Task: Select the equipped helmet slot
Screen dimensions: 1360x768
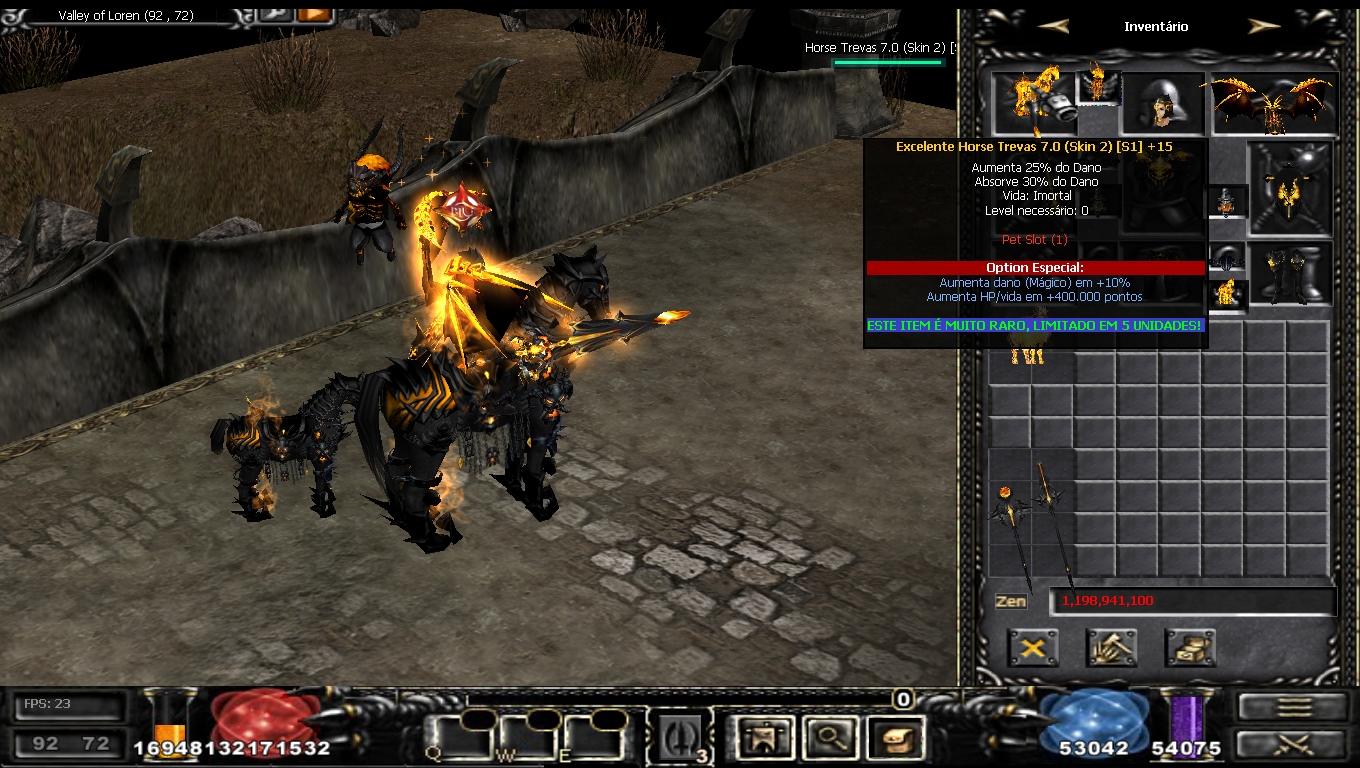Action: click(1162, 103)
